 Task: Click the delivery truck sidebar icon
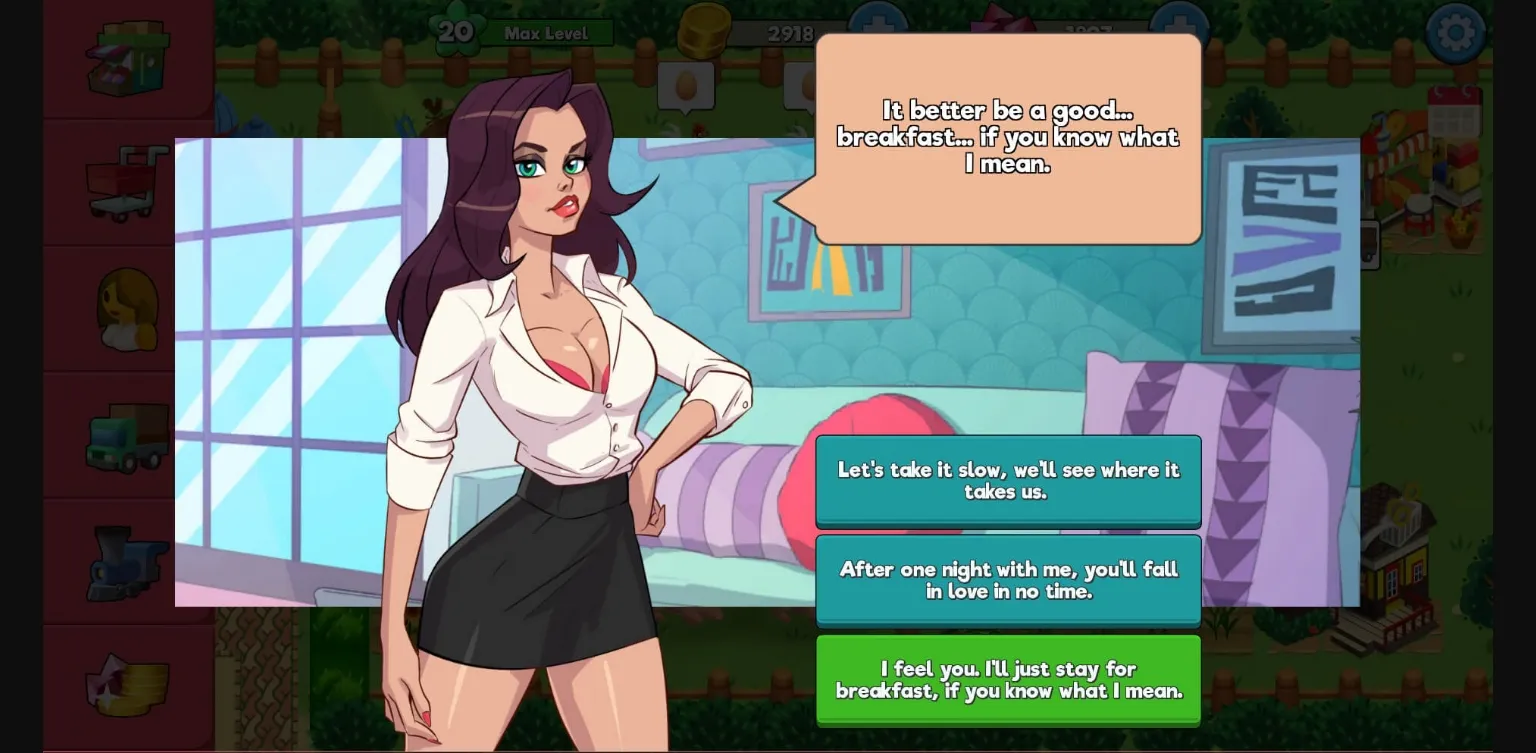tap(130, 435)
